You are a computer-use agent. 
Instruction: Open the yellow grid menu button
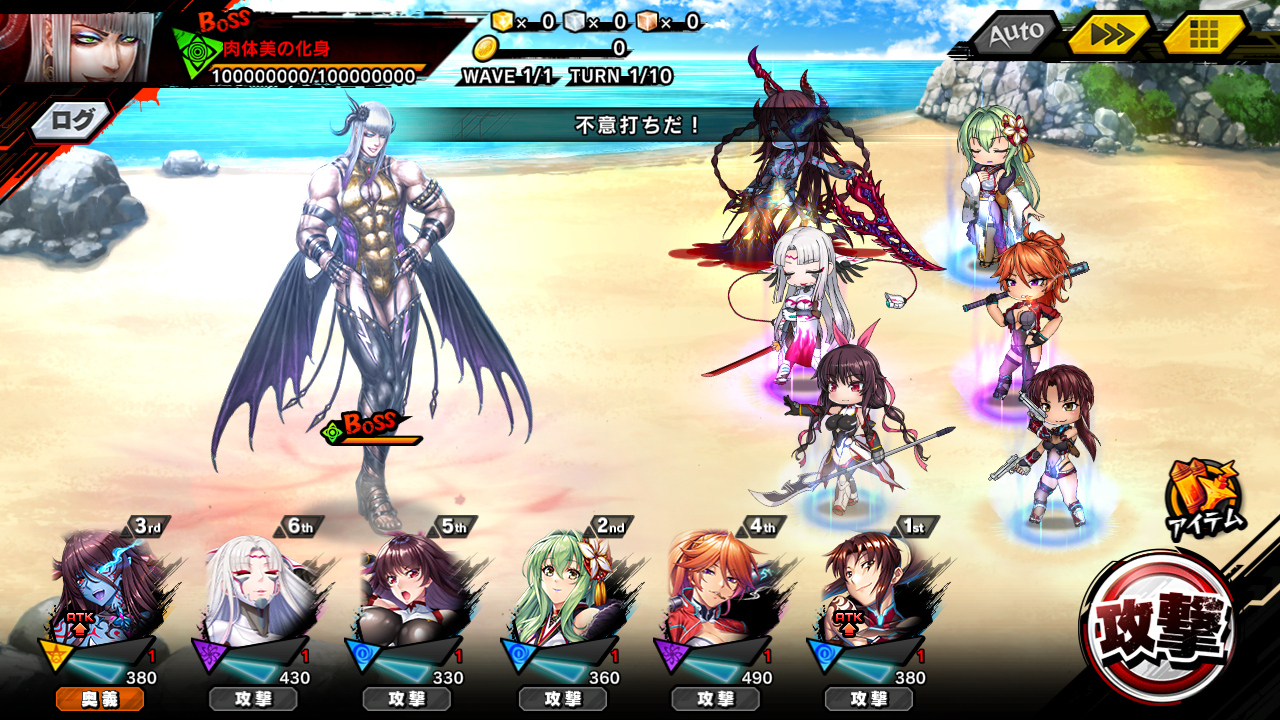pyautogui.click(x=1203, y=35)
